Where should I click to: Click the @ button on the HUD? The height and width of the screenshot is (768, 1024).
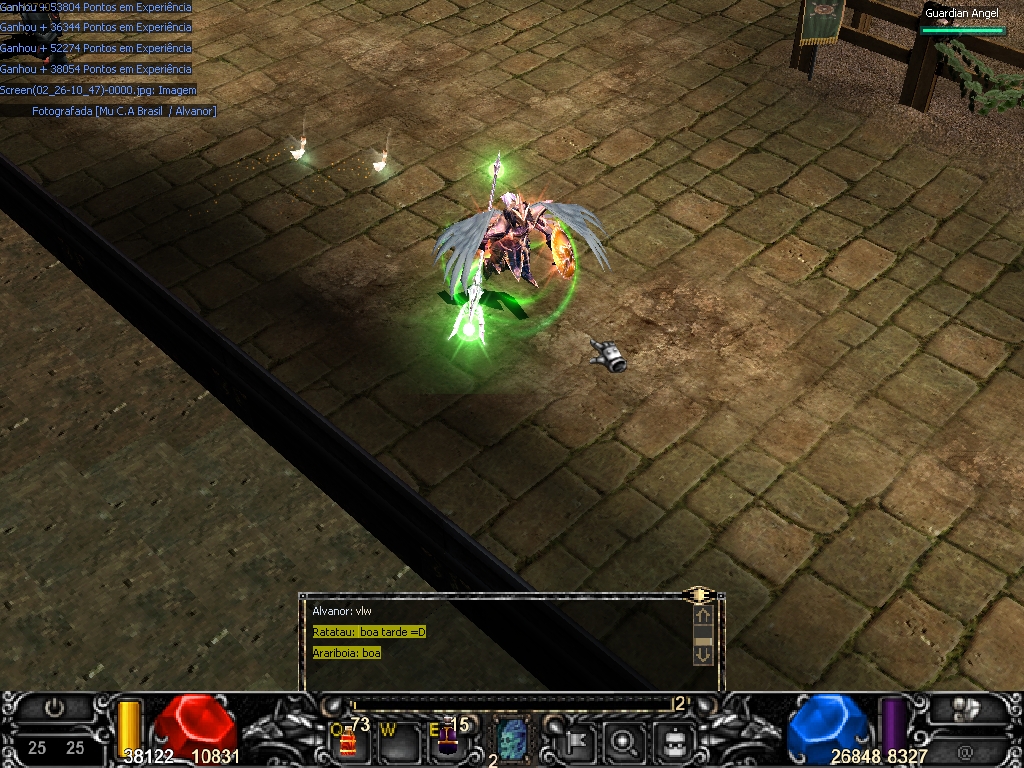point(965,749)
